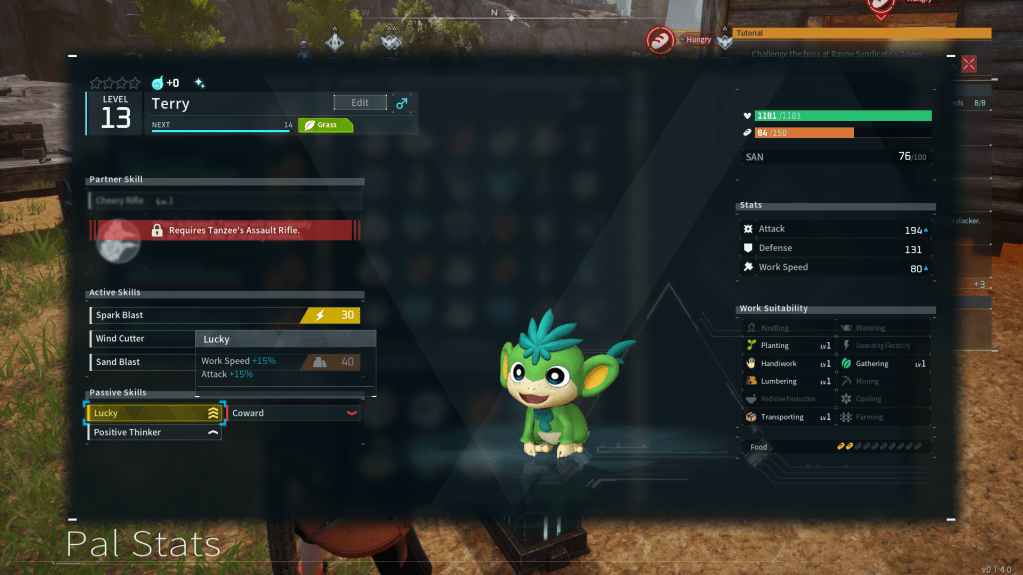This screenshot has width=1023, height=575.
Task: Click the Gathering work suitability entry
Action: [x=882, y=364]
